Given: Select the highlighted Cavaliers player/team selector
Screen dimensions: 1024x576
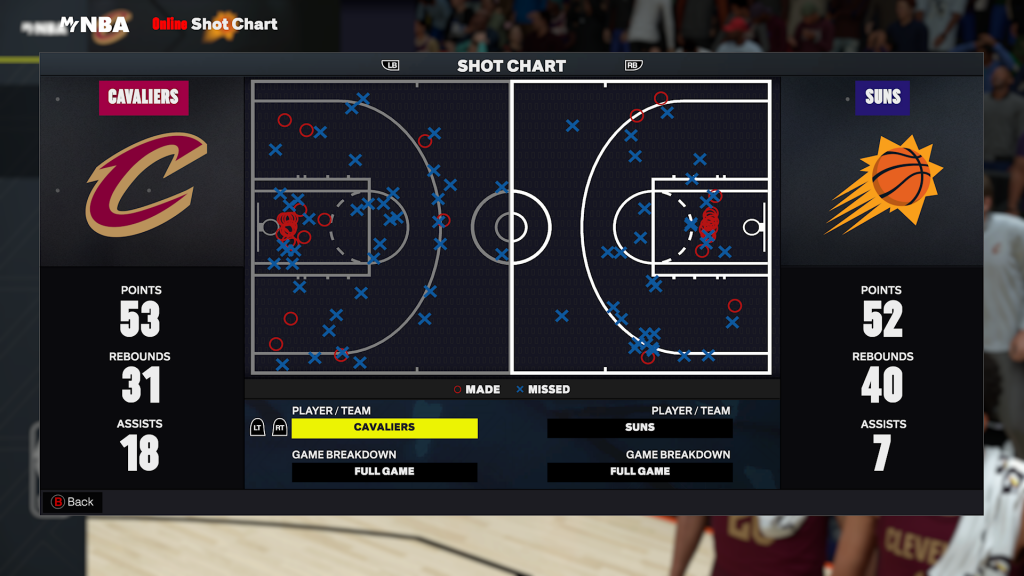Looking at the screenshot, I should point(384,428).
